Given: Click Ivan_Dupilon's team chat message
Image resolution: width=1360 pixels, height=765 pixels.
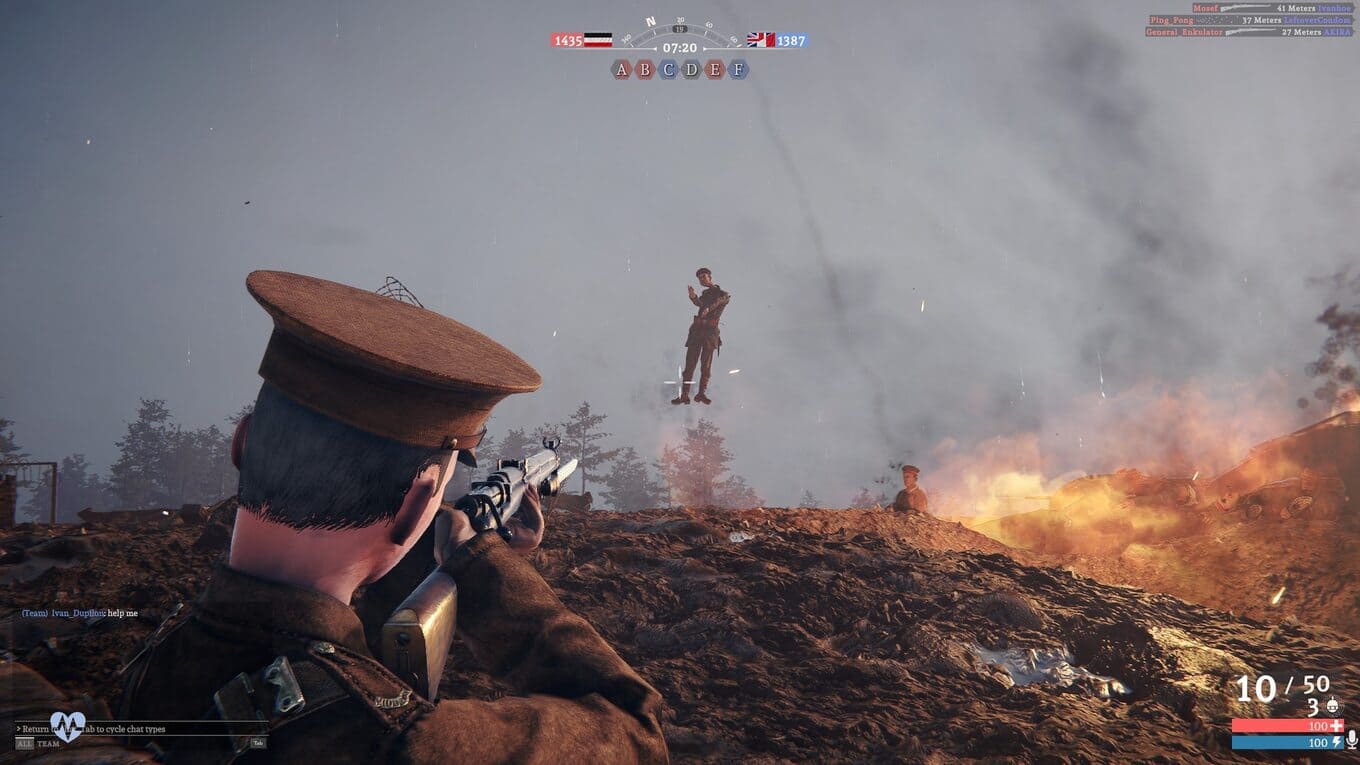Looking at the screenshot, I should click(x=80, y=613).
